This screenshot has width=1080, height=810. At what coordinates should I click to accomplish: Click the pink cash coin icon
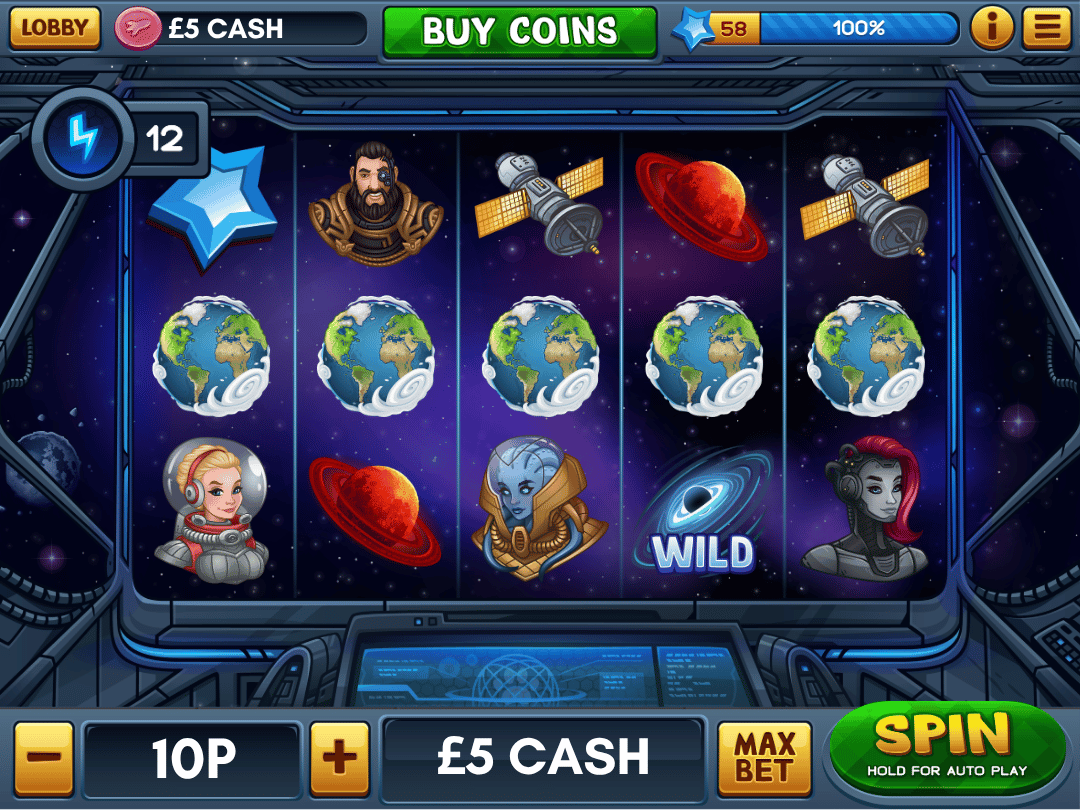137,28
